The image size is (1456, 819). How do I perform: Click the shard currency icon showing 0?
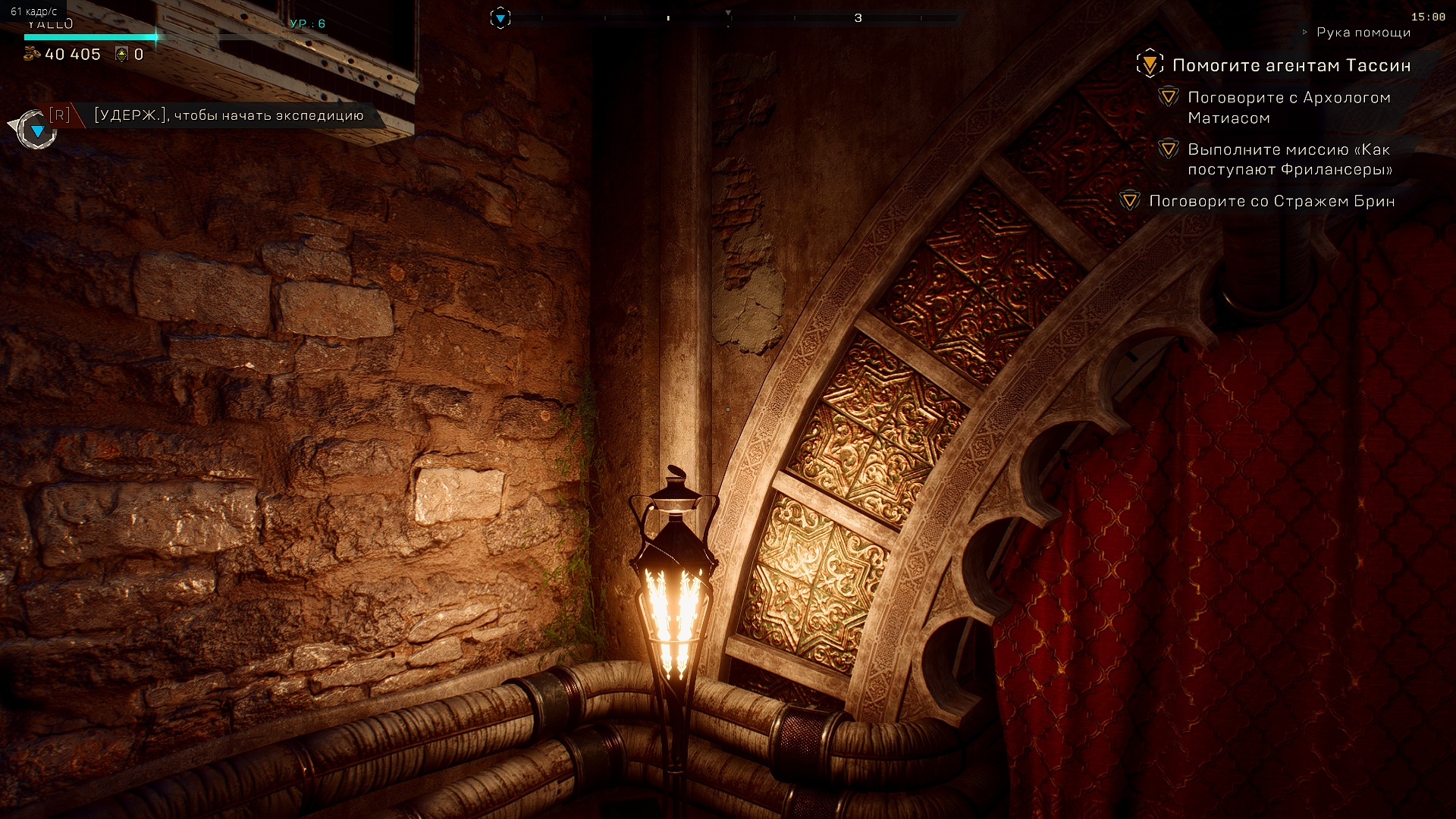click(121, 54)
